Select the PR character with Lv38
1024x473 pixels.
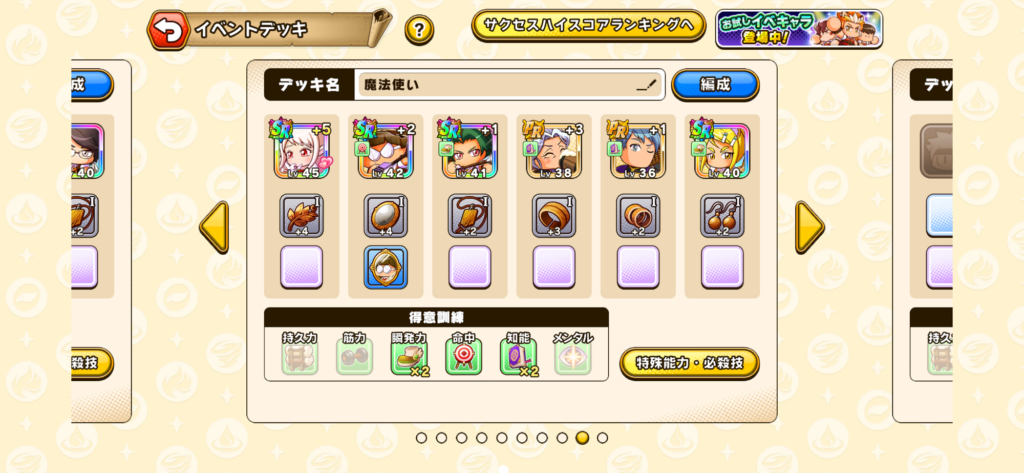click(553, 151)
